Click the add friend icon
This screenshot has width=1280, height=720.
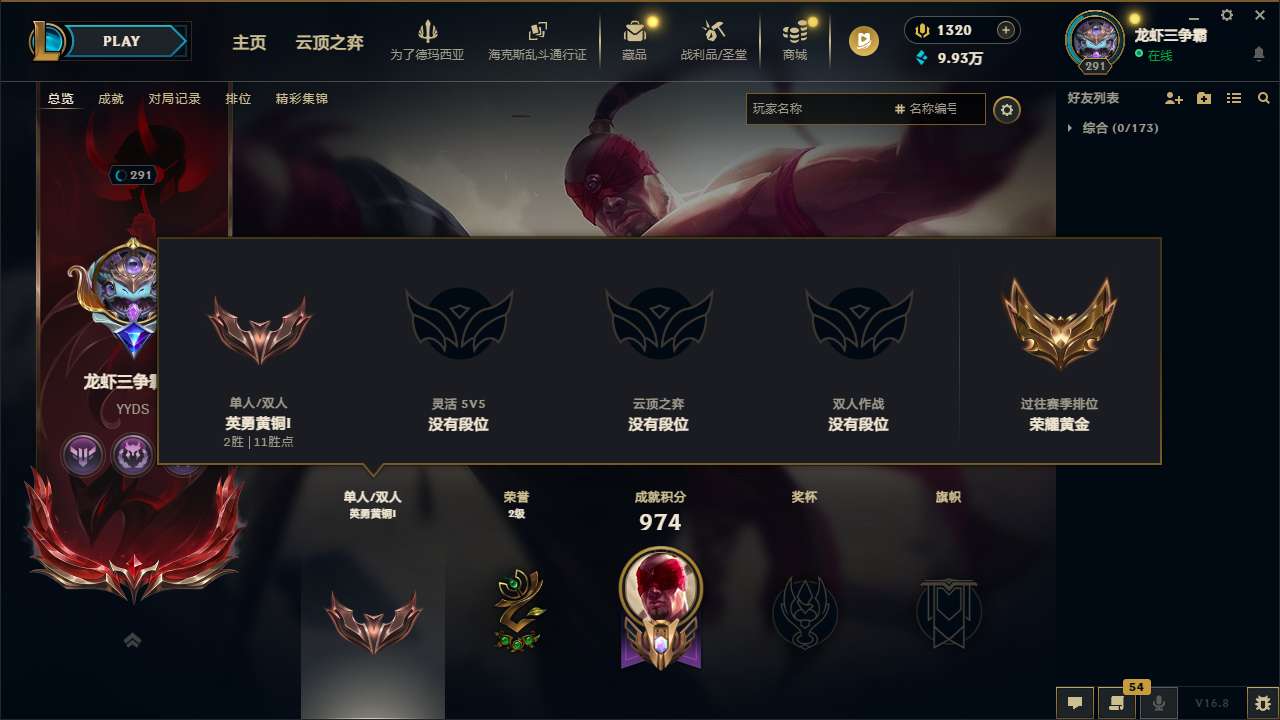1172,98
